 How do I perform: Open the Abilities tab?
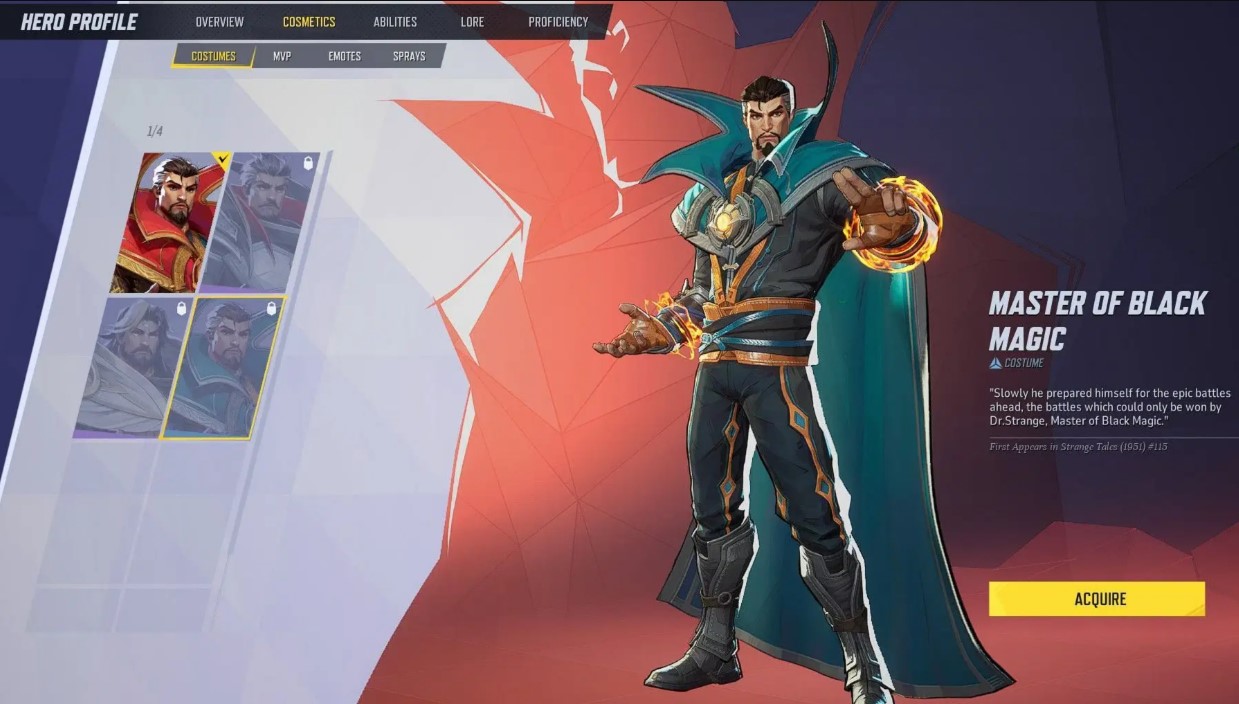click(x=395, y=22)
